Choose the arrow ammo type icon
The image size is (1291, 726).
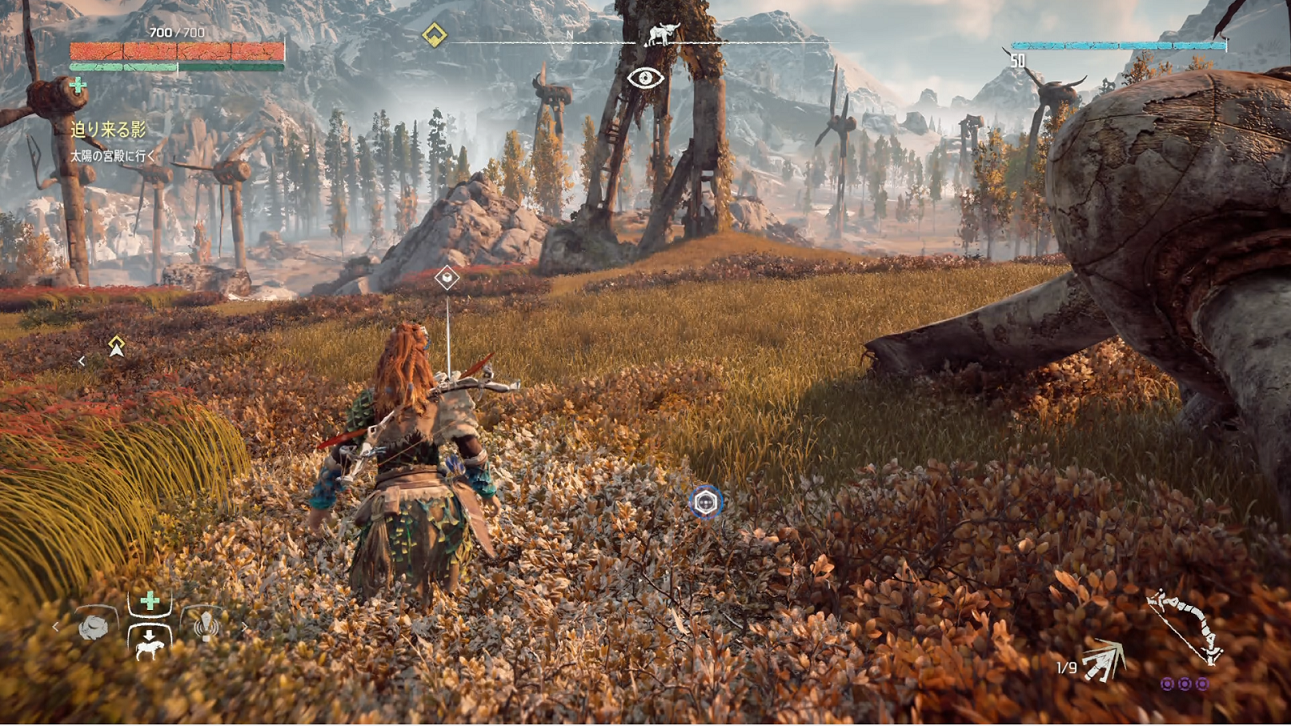coord(1104,660)
